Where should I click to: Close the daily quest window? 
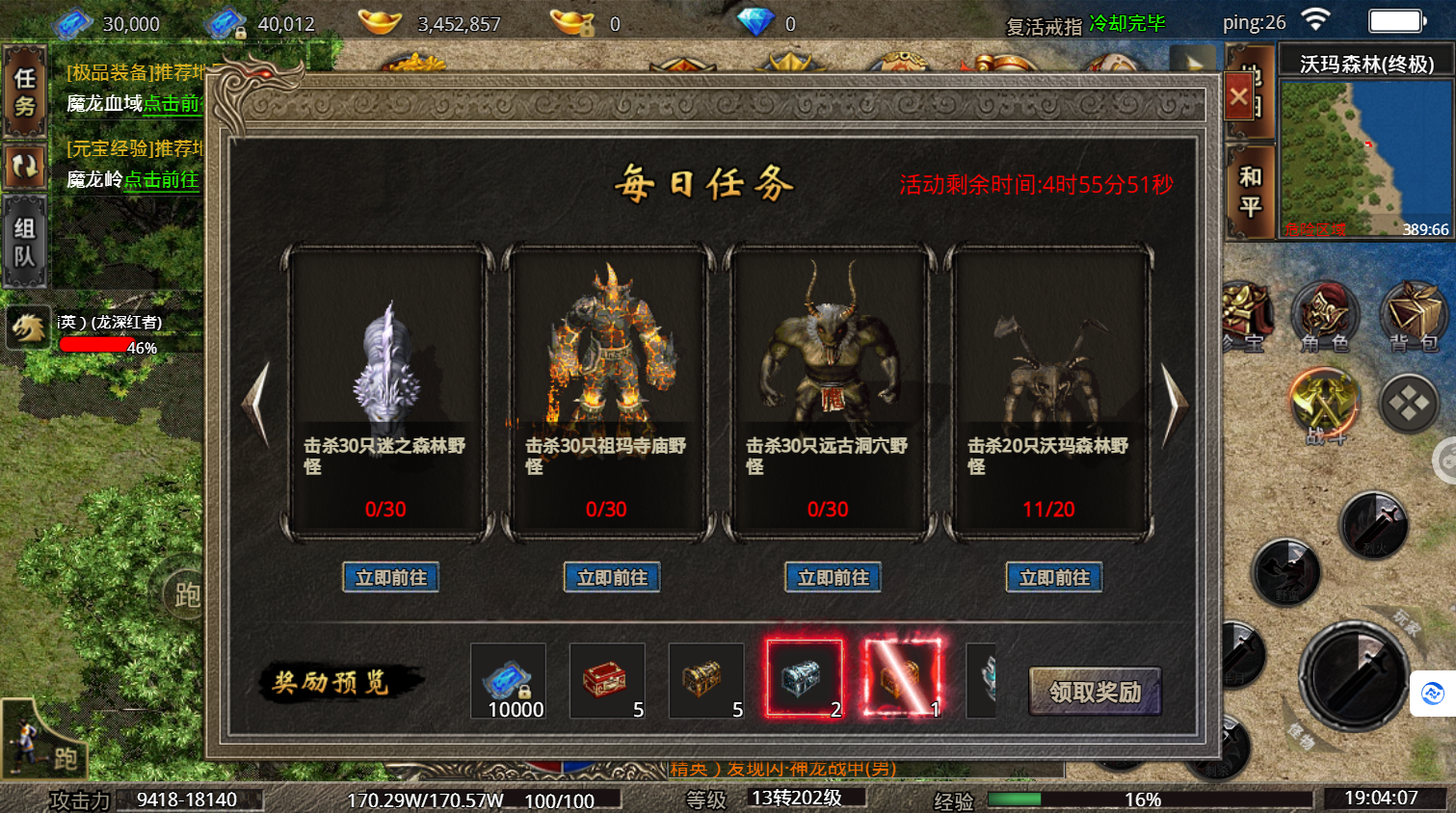1239,96
